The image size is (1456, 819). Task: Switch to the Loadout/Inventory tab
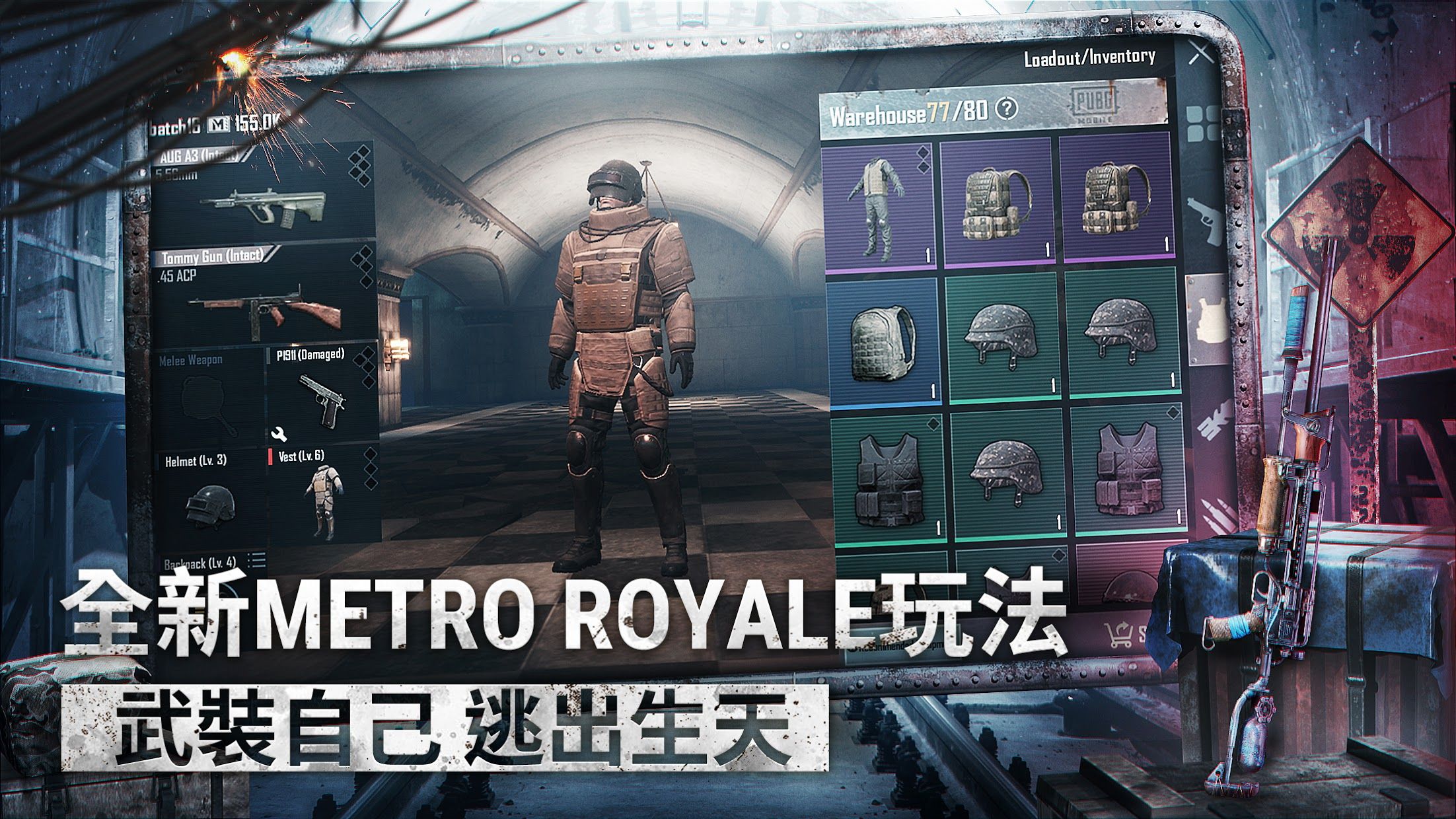(1090, 58)
